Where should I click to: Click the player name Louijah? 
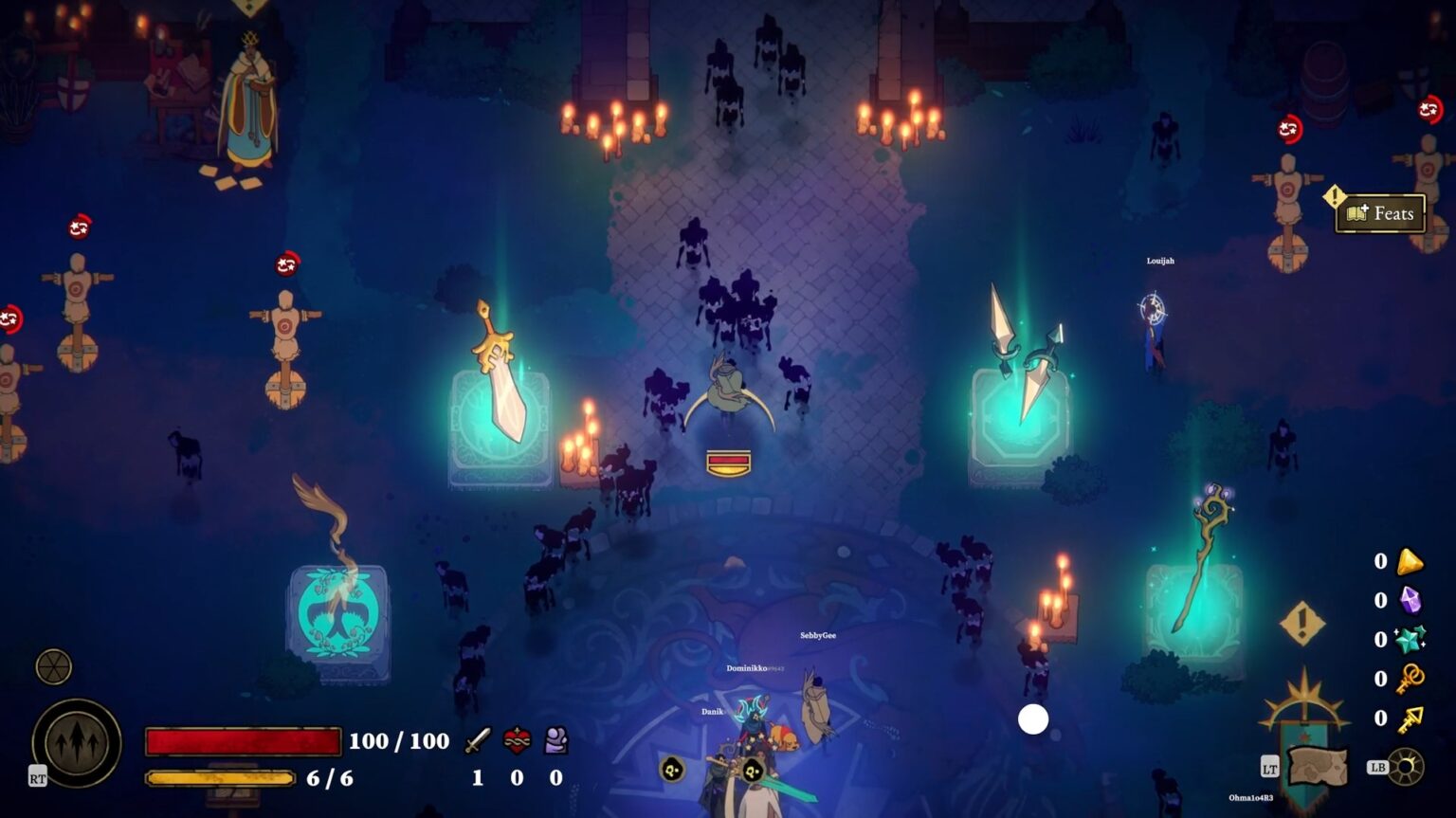click(x=1160, y=261)
